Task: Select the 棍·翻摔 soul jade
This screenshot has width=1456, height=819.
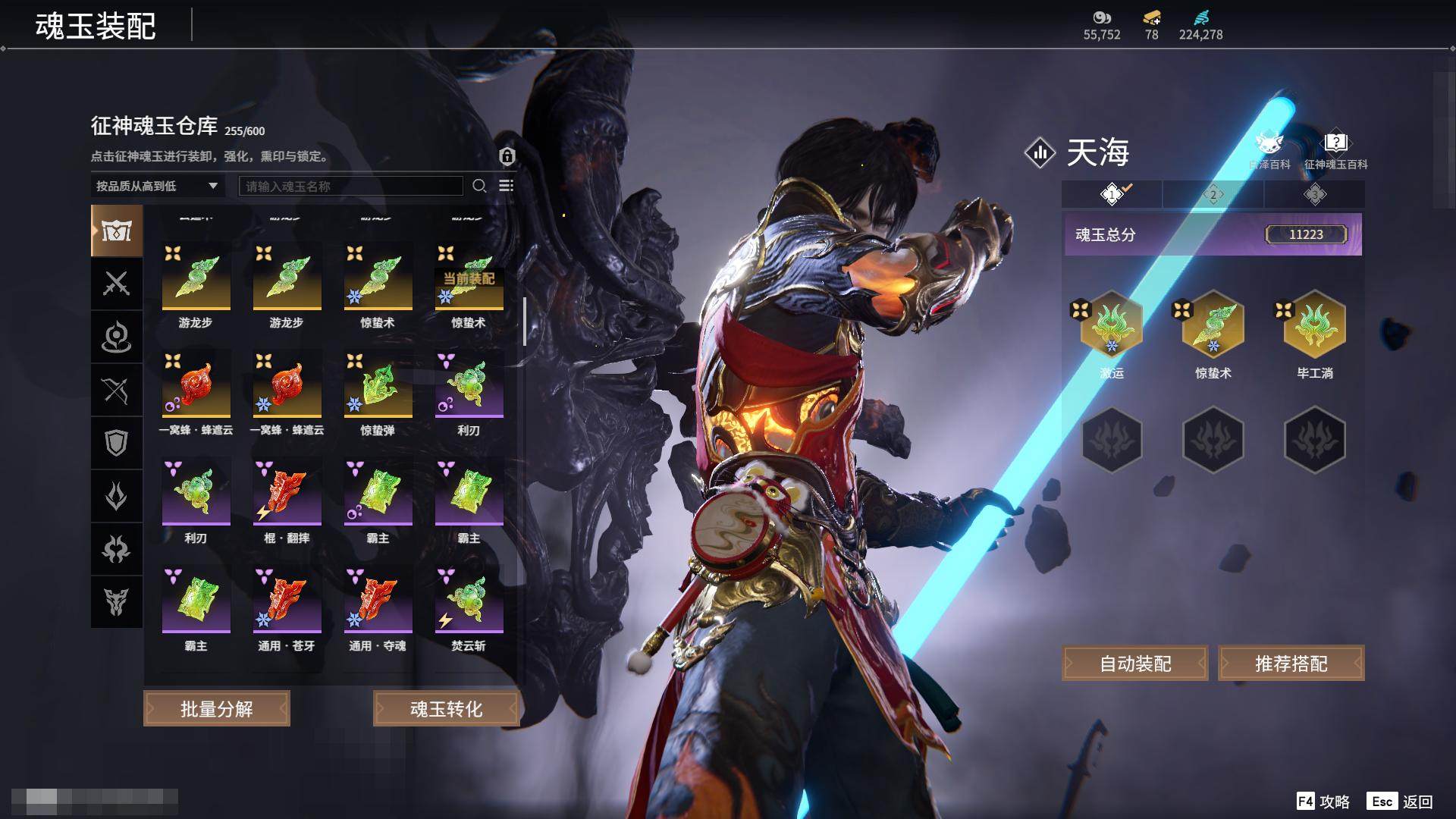Action: pyautogui.click(x=287, y=493)
